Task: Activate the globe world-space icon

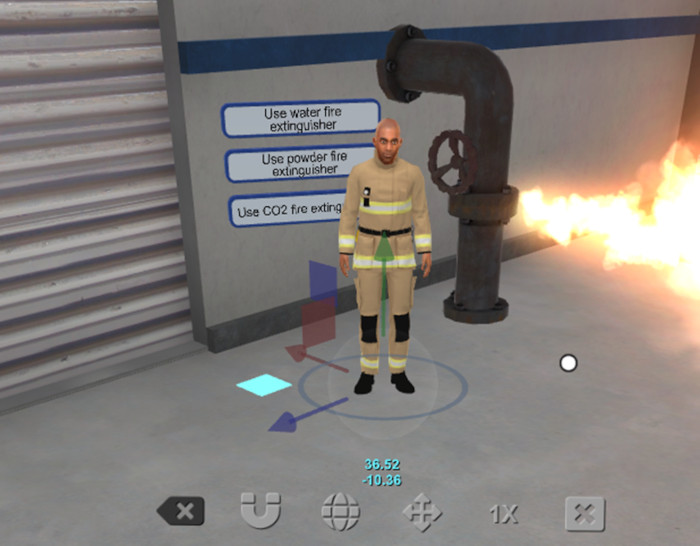Action: pyautogui.click(x=340, y=513)
